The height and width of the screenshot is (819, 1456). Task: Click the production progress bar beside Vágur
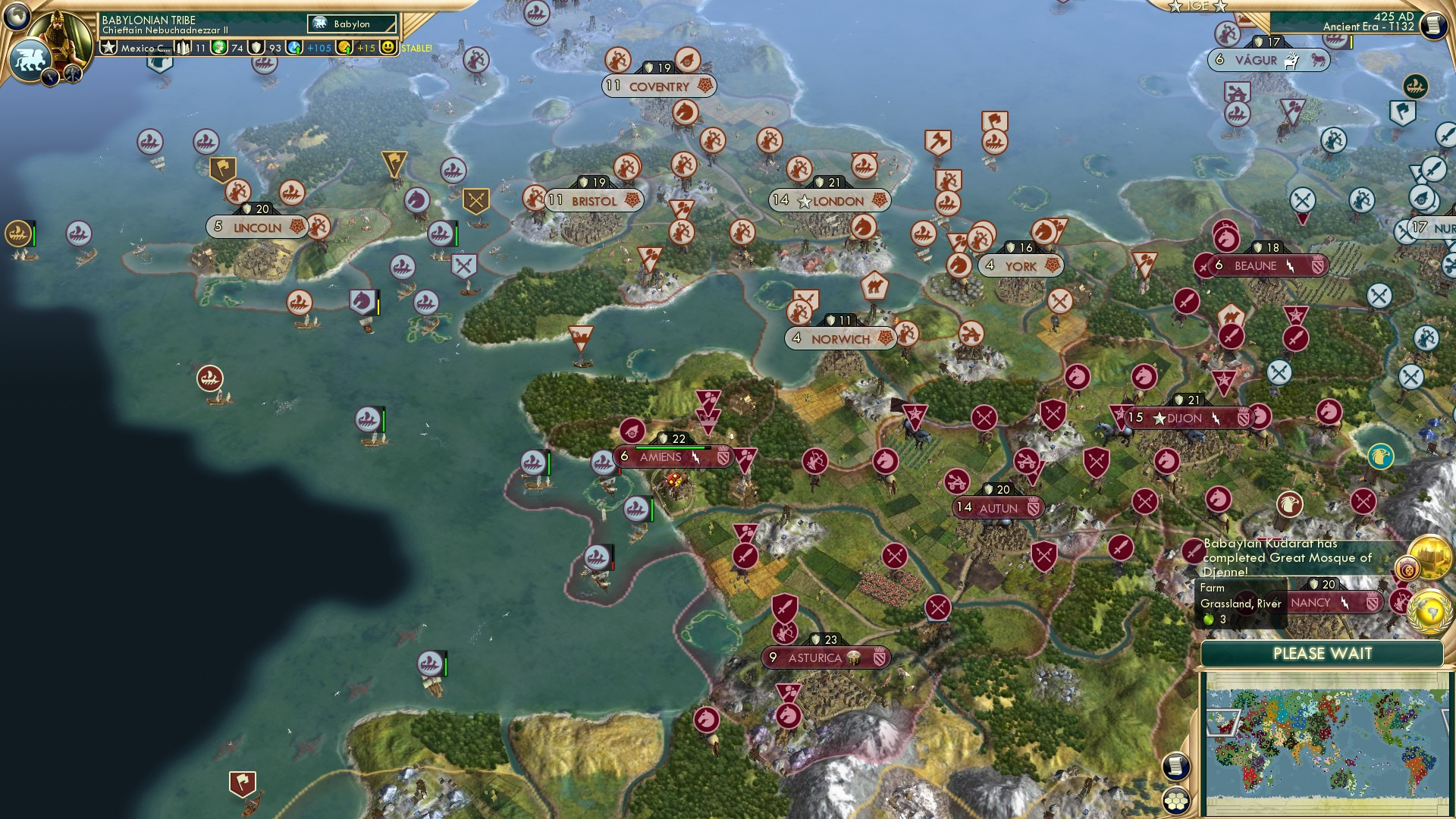pyautogui.click(x=1352, y=42)
